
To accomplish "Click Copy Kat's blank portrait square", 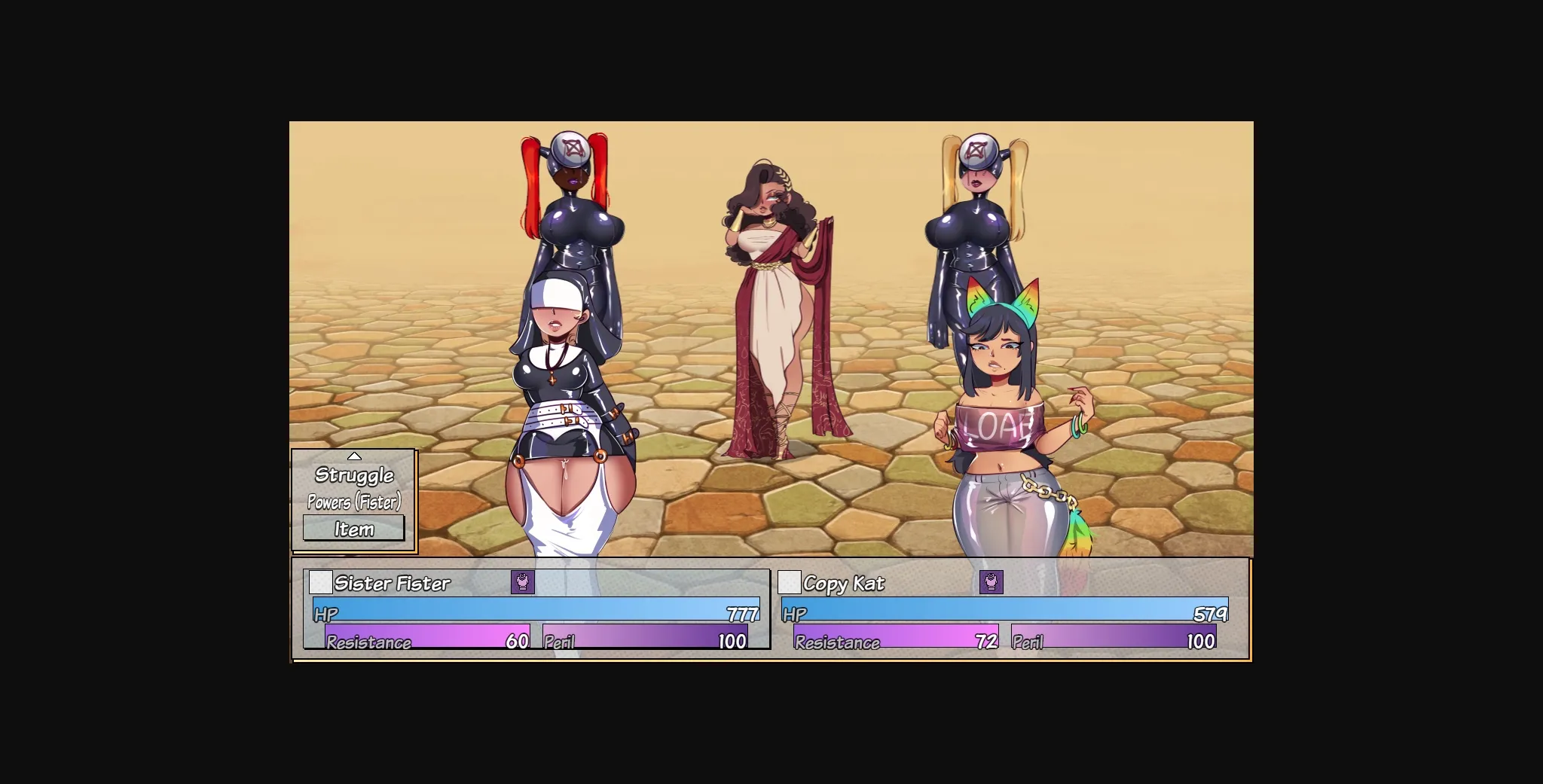I will pos(788,582).
